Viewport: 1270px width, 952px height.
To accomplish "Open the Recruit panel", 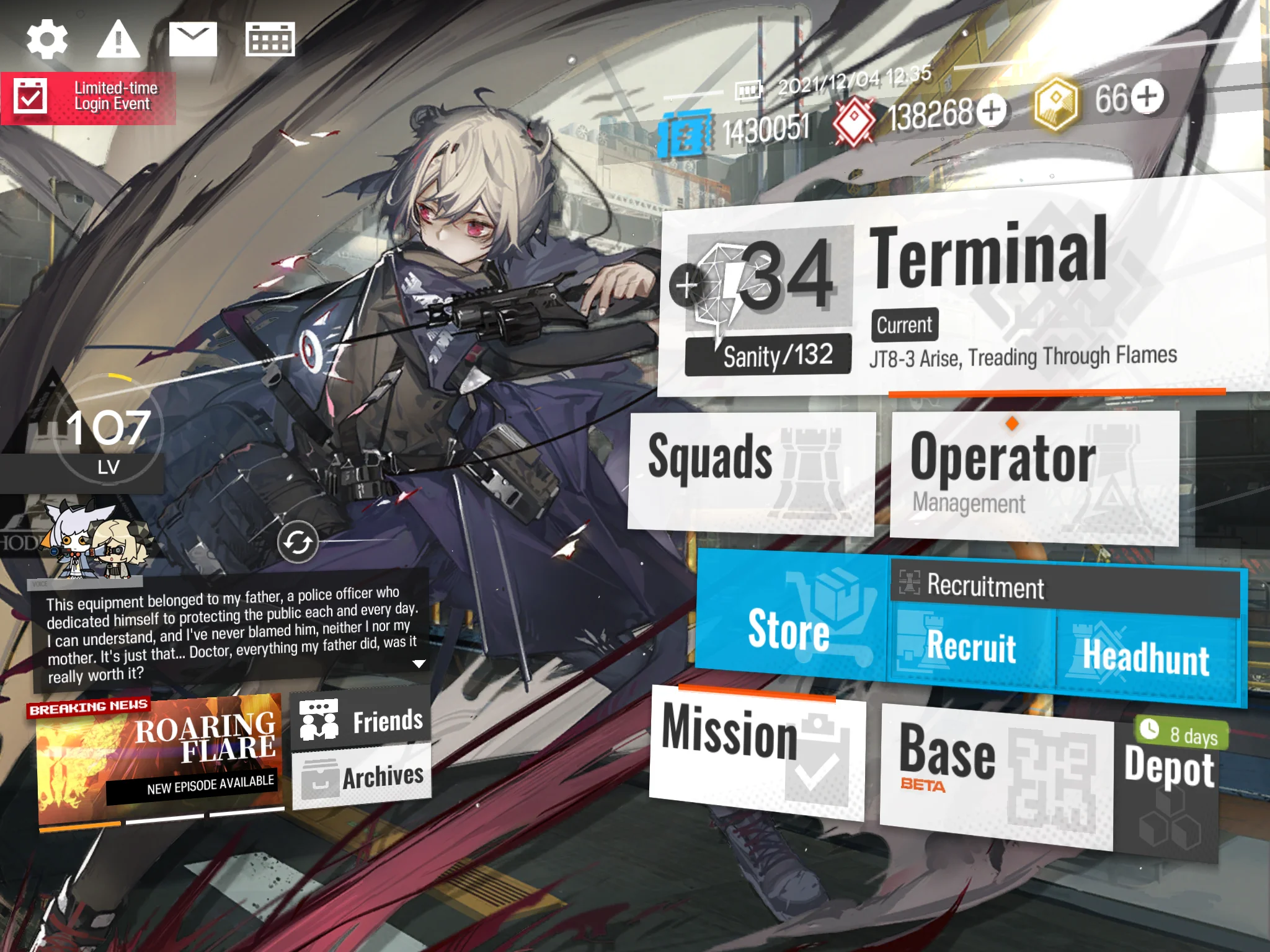I will 972,648.
